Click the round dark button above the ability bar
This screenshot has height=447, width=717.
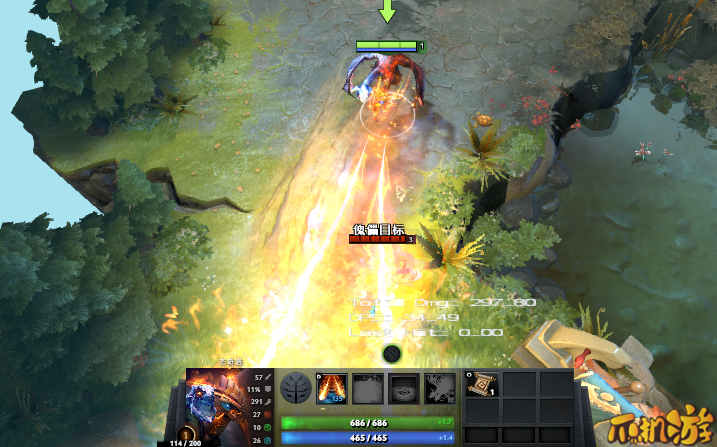[392, 353]
